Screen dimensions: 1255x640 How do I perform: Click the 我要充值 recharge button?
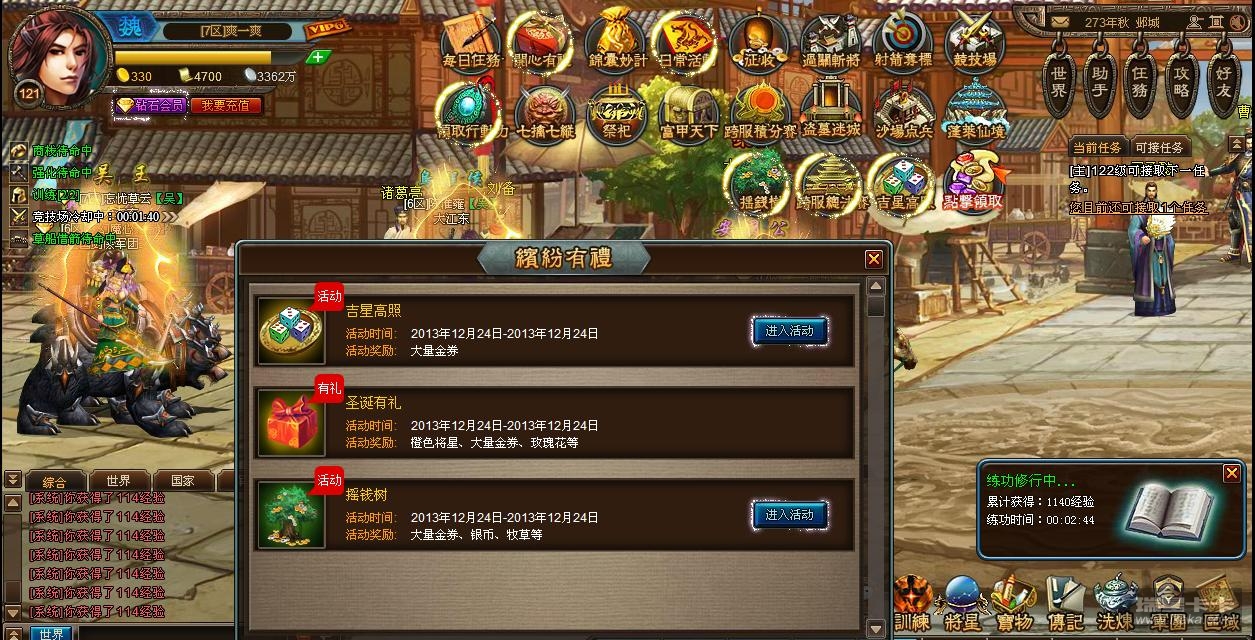(224, 105)
